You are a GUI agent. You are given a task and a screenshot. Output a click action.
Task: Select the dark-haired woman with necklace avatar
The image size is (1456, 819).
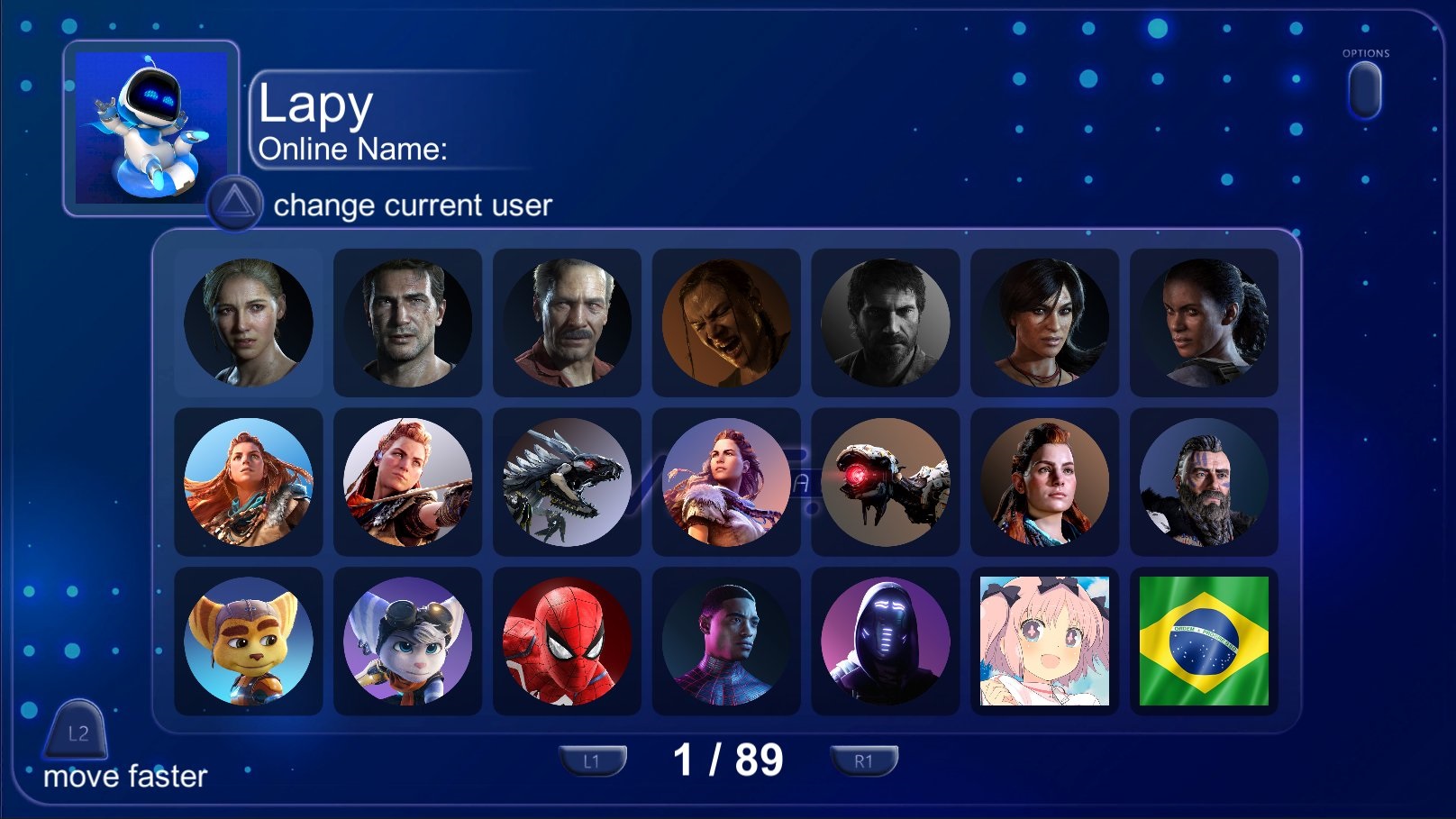point(1044,323)
